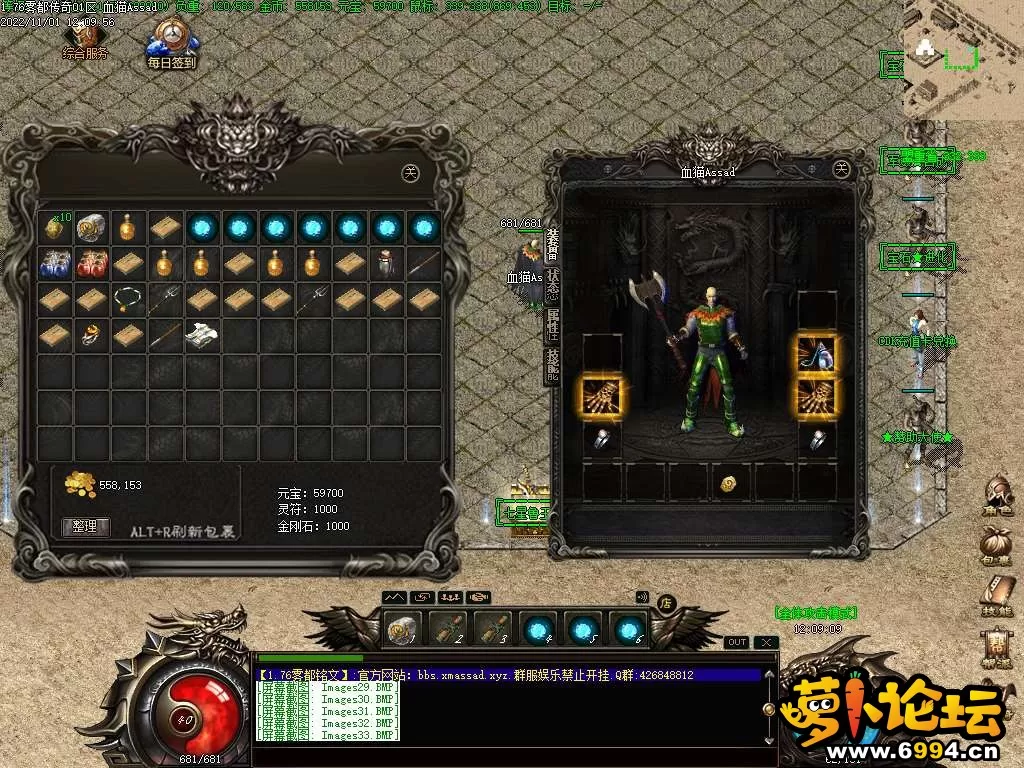Select the red potion bundle slot
Viewport: 1024px width, 768px height.
pyautogui.click(x=91, y=264)
